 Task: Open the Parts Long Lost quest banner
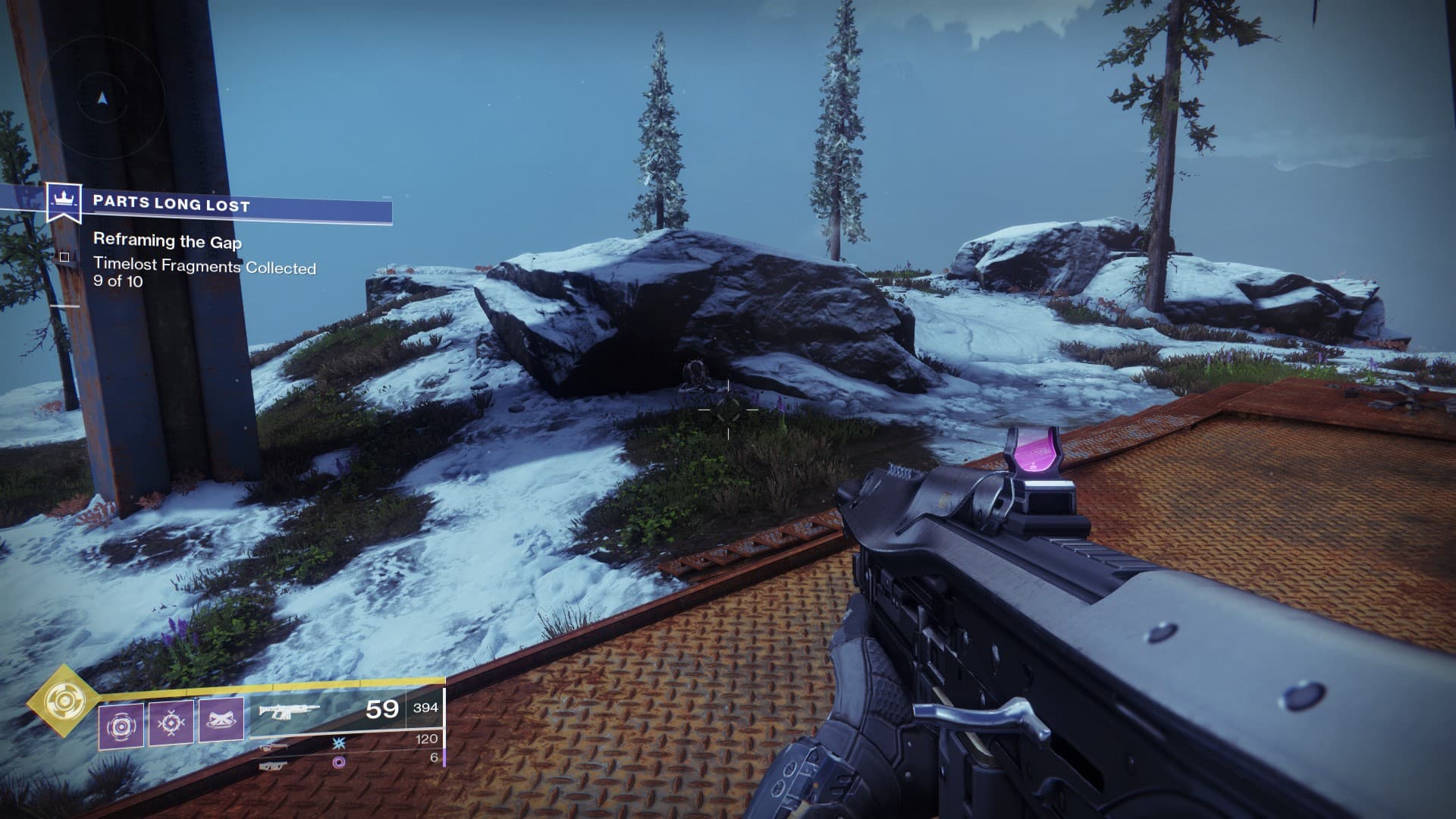220,205
